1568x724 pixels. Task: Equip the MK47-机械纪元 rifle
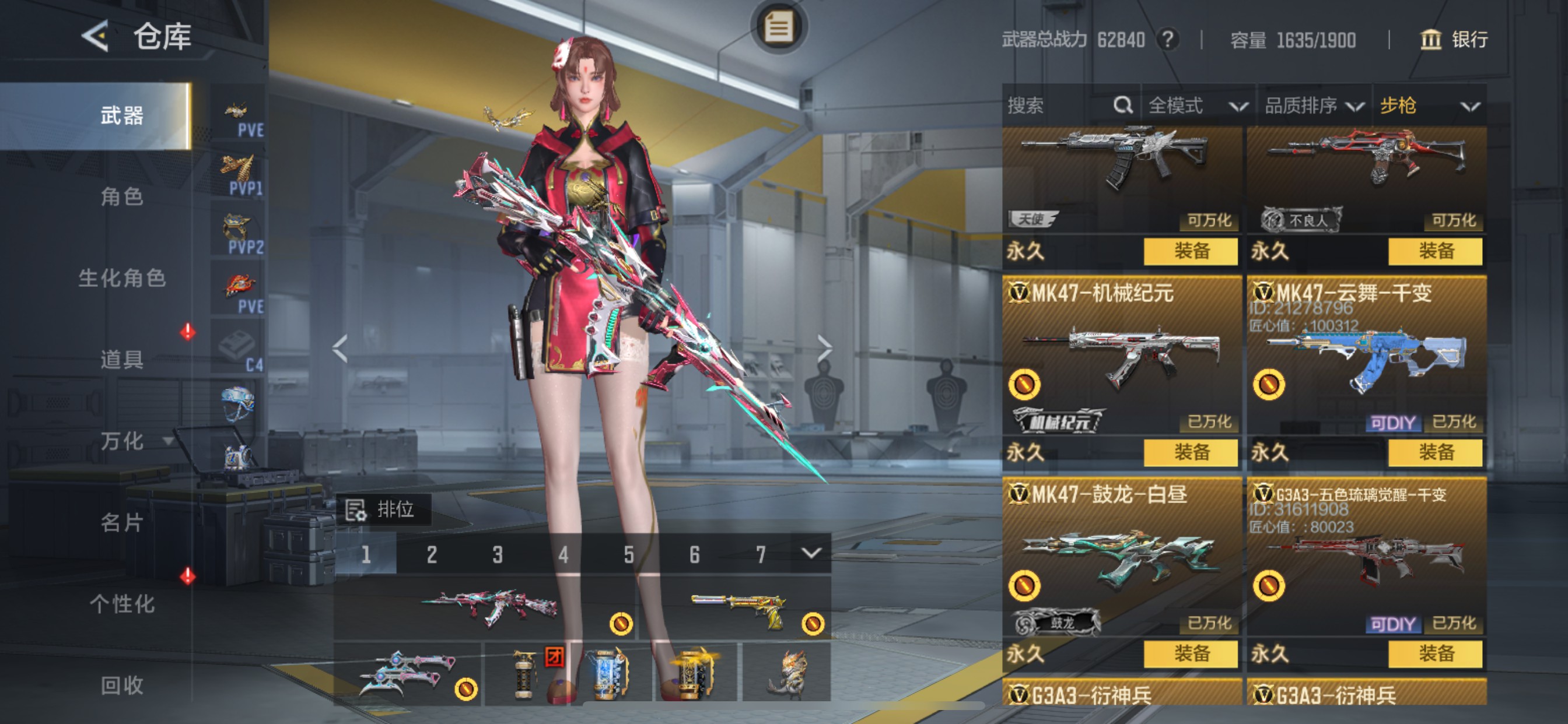point(1190,452)
